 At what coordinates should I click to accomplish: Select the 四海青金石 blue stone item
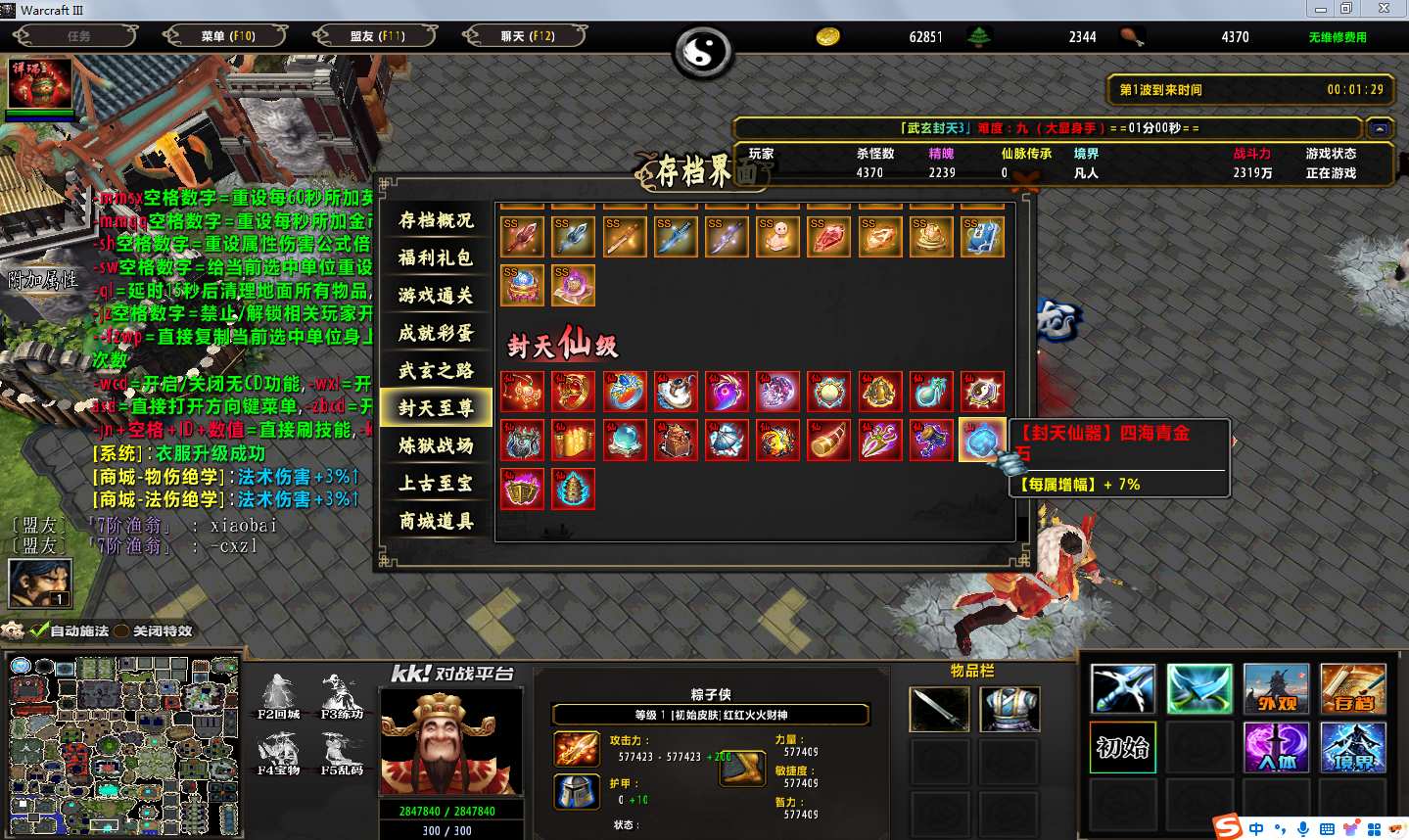click(981, 441)
